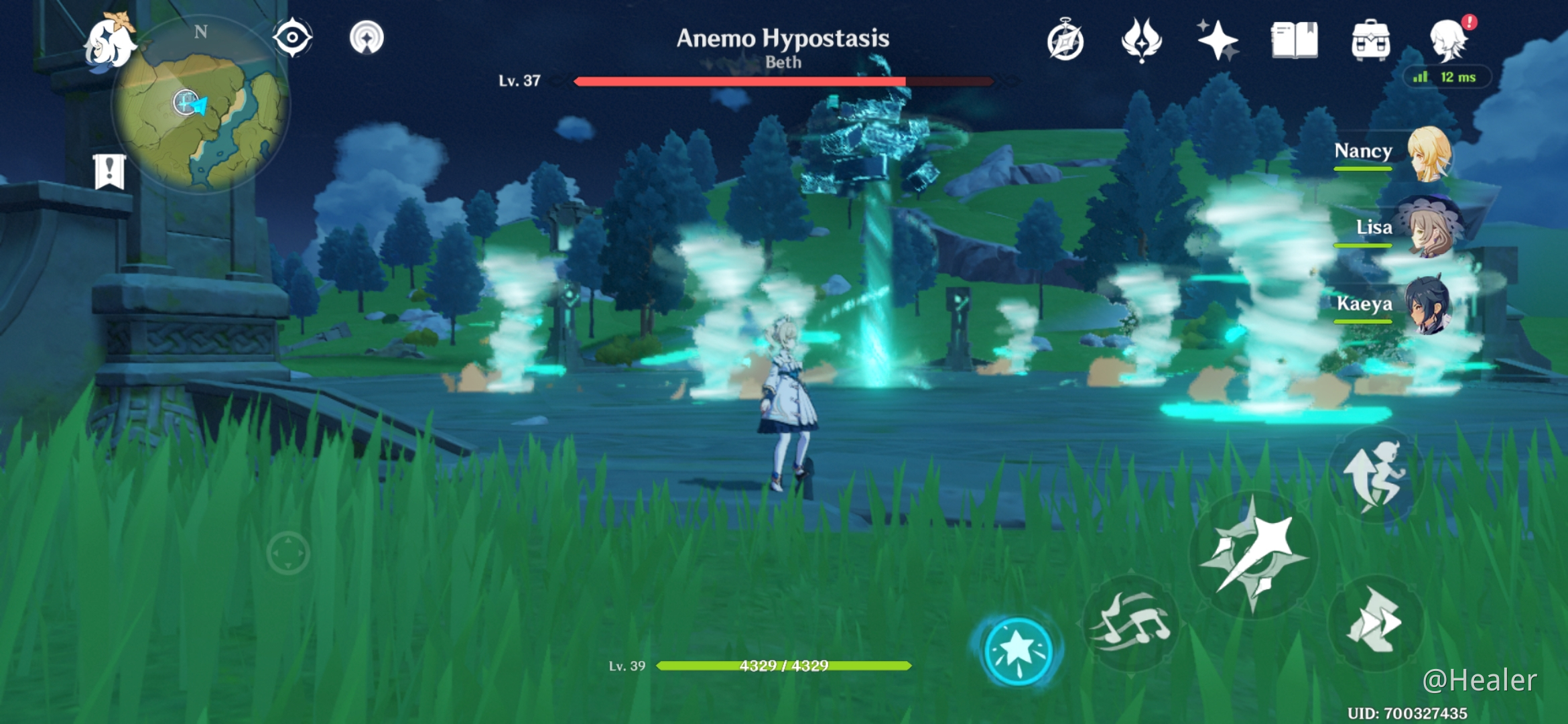
Task: Open the Wish star icon
Action: (x=1218, y=40)
